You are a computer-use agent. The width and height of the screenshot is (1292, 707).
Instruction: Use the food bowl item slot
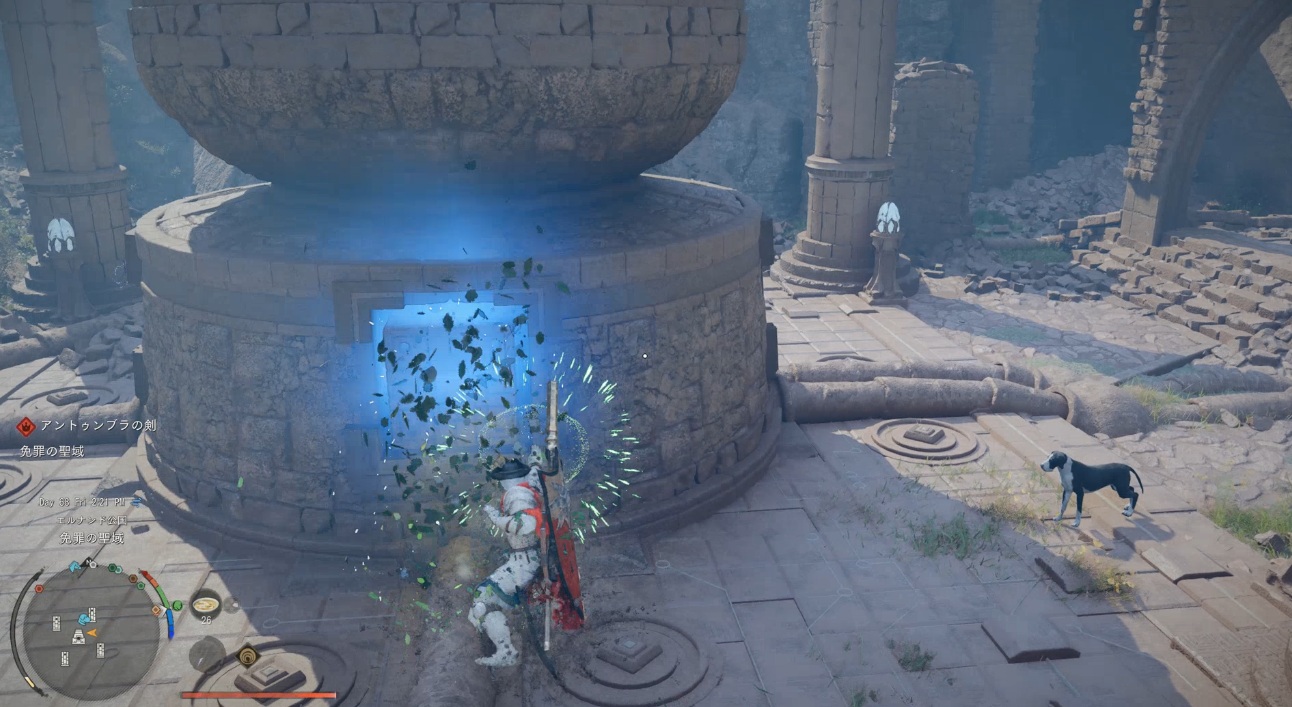(206, 602)
